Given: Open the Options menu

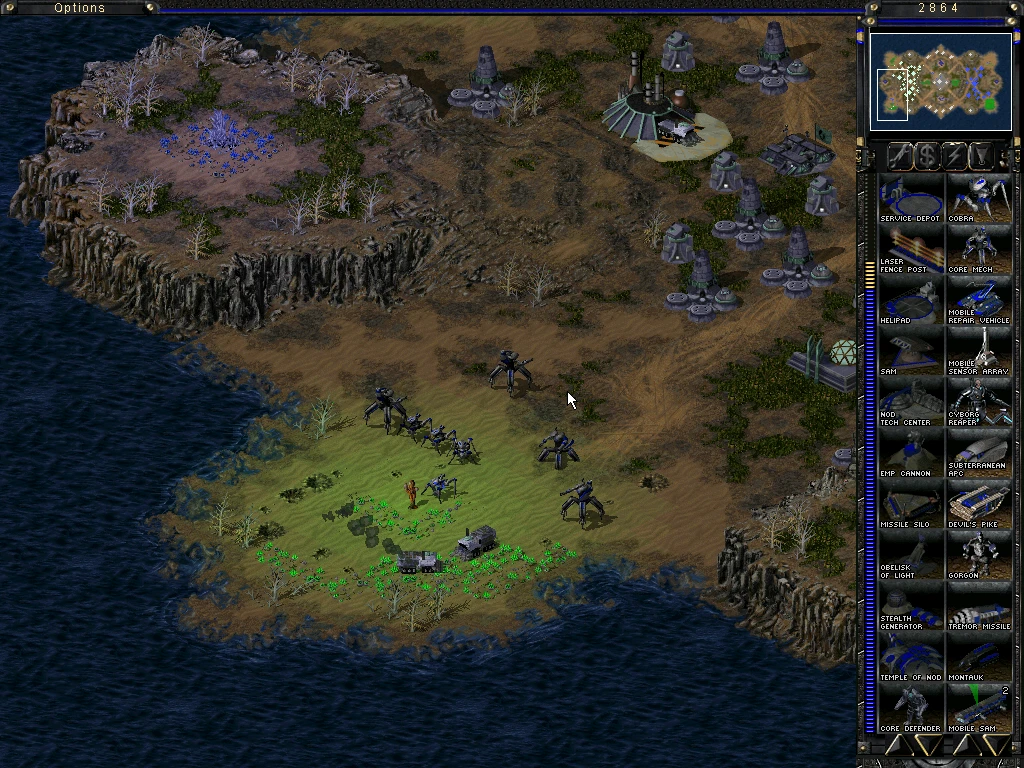Looking at the screenshot, I should 79,8.
